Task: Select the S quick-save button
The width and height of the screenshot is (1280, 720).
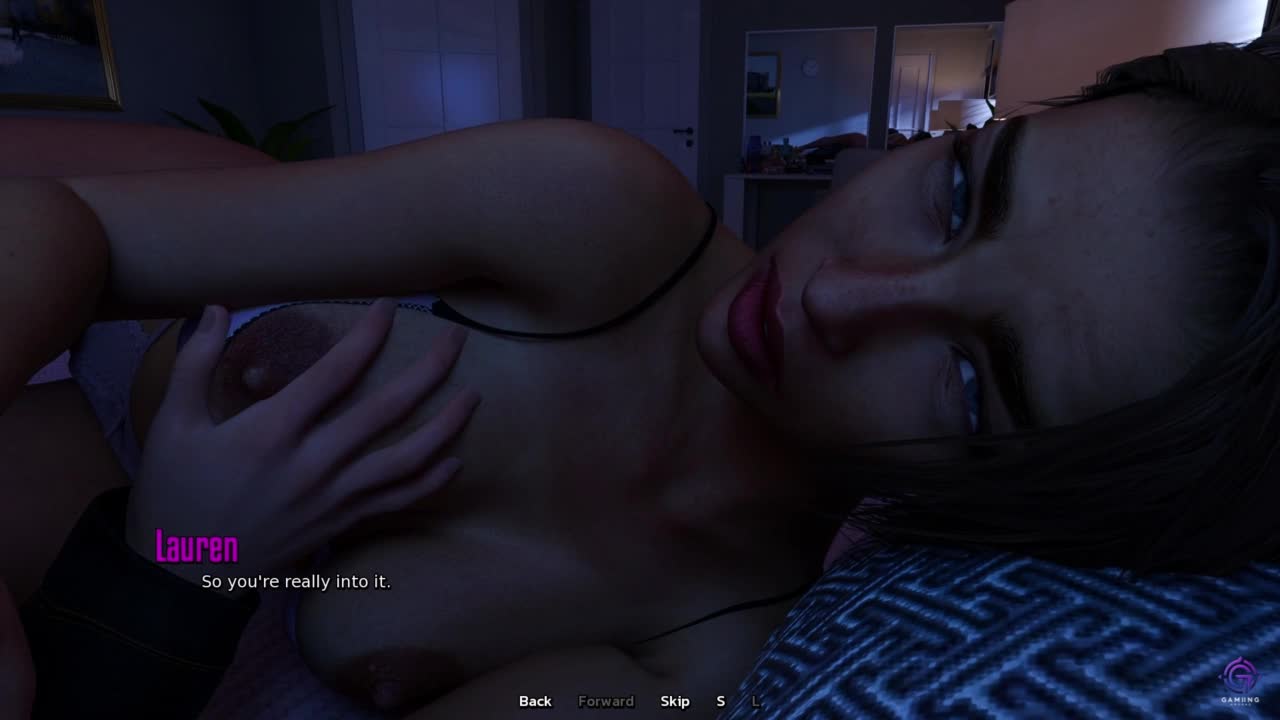Action: point(720,701)
